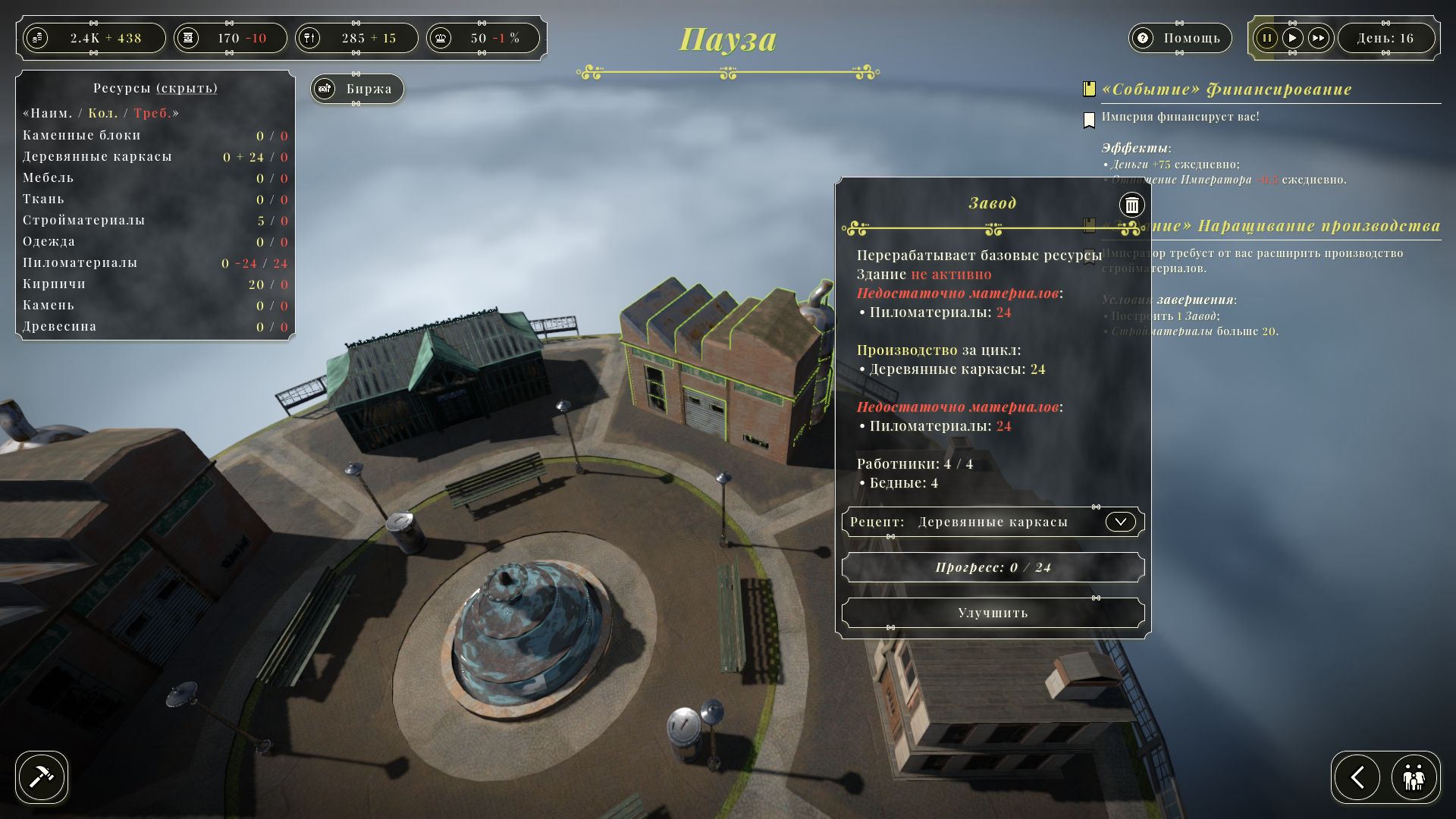Switch to fast-forward speed
The height and width of the screenshot is (819, 1456).
coord(1319,38)
